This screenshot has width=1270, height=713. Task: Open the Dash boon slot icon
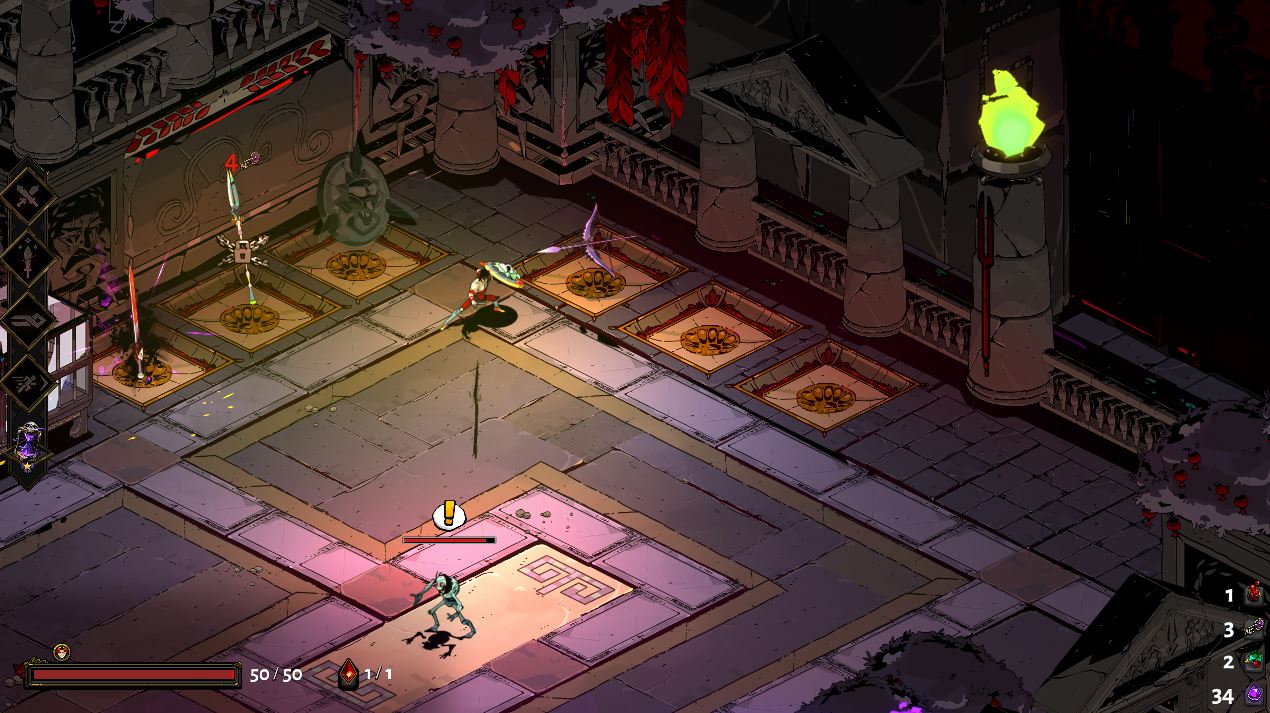[27, 382]
